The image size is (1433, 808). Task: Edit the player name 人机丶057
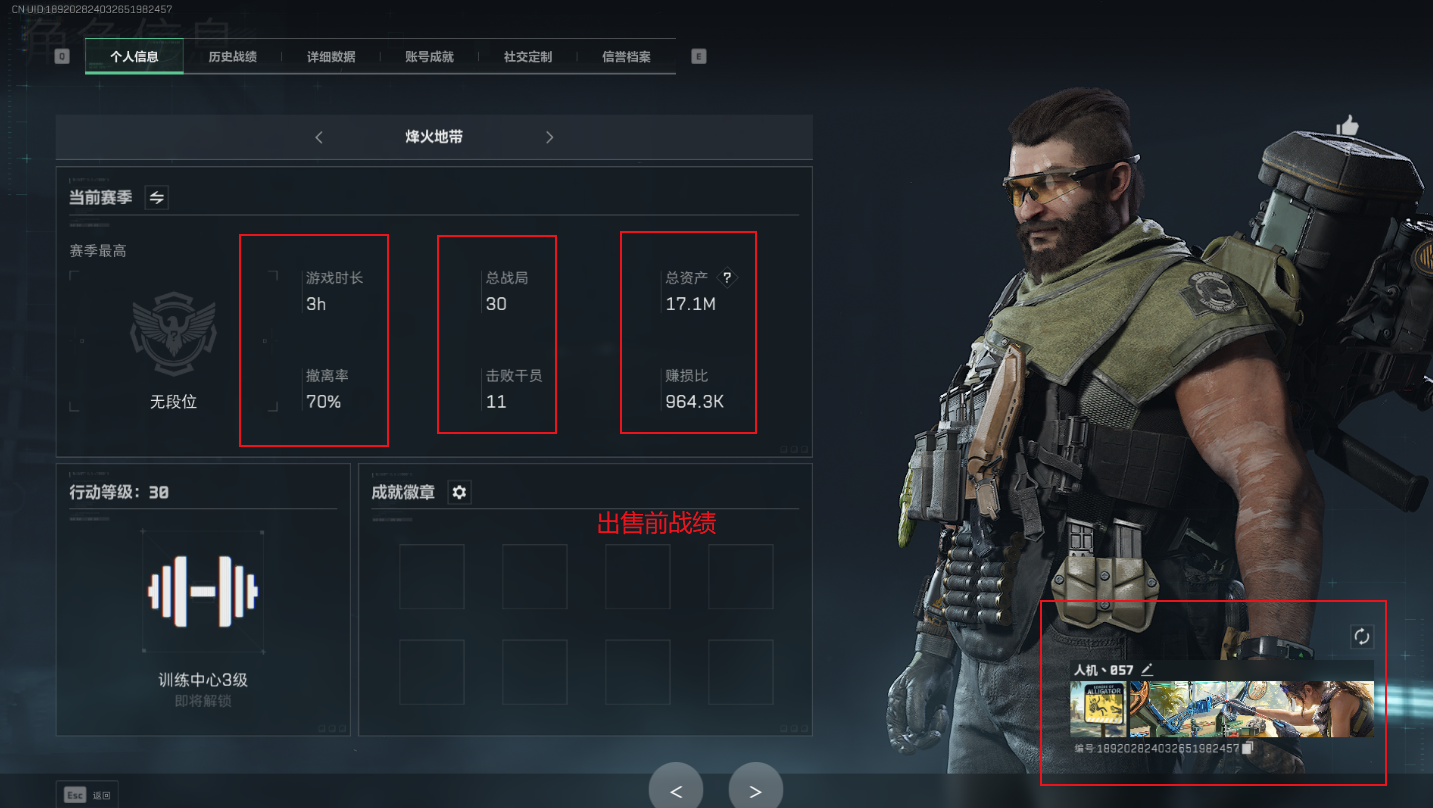pyautogui.click(x=1147, y=670)
